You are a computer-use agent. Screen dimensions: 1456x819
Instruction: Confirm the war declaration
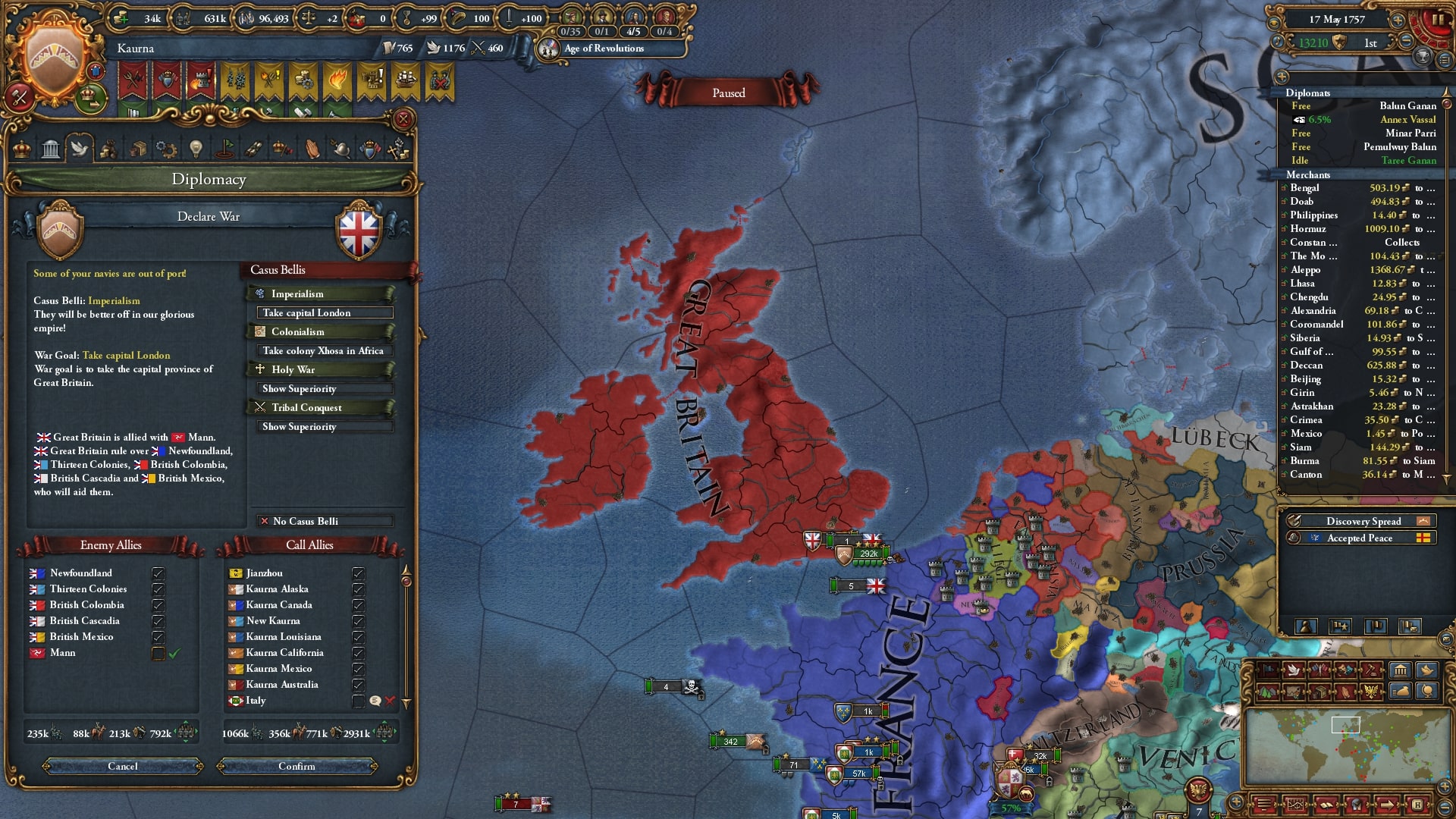tap(297, 766)
